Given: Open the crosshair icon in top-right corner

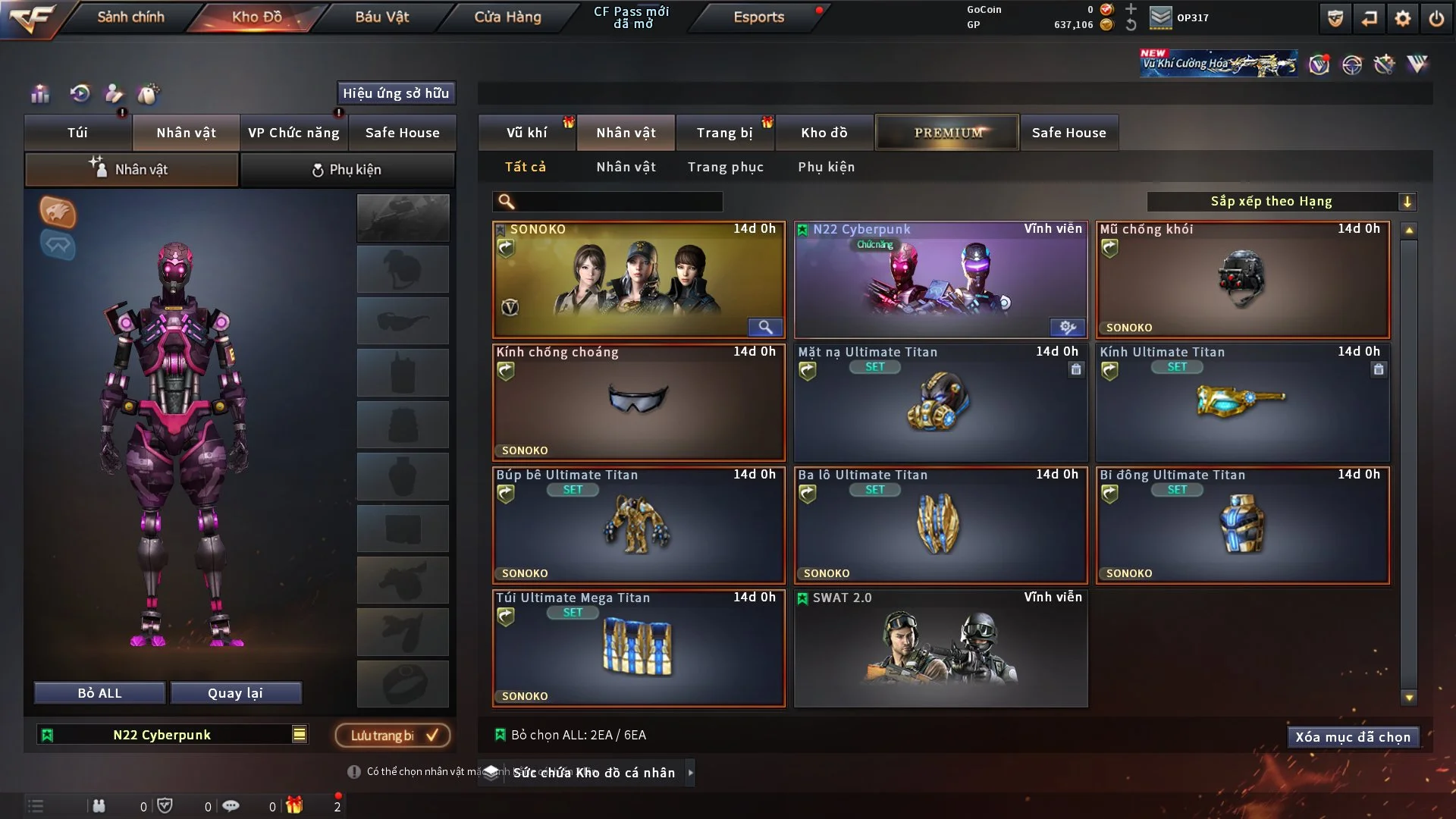Looking at the screenshot, I should click(x=1354, y=64).
